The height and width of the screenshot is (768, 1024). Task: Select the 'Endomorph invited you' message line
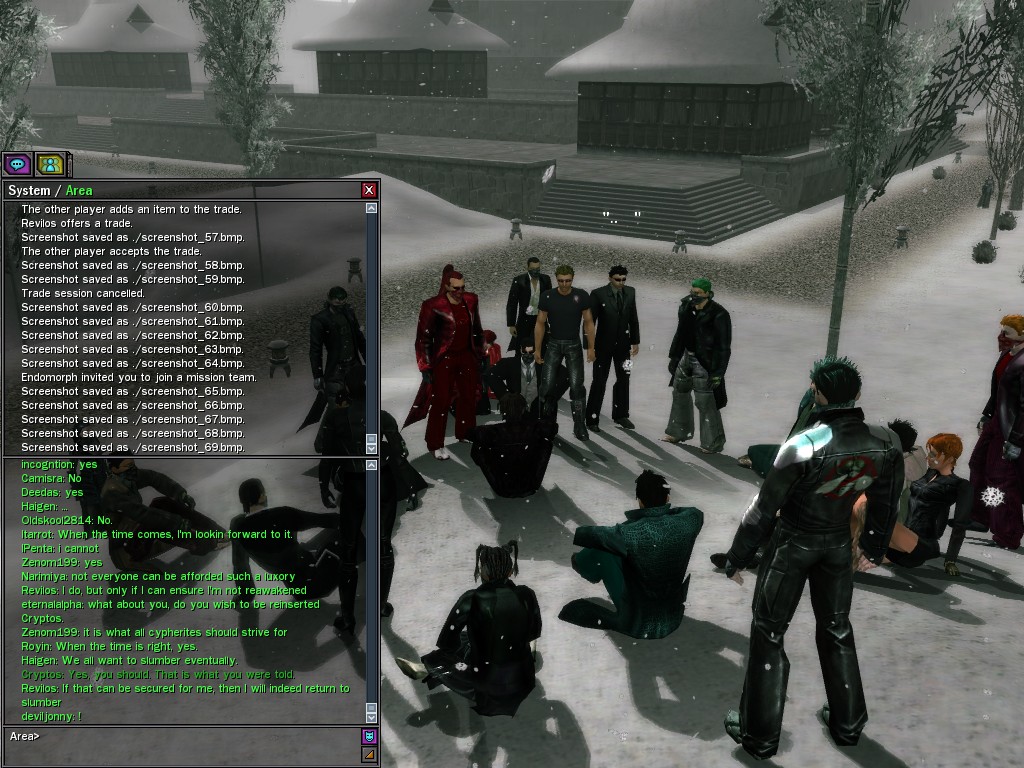tap(139, 377)
